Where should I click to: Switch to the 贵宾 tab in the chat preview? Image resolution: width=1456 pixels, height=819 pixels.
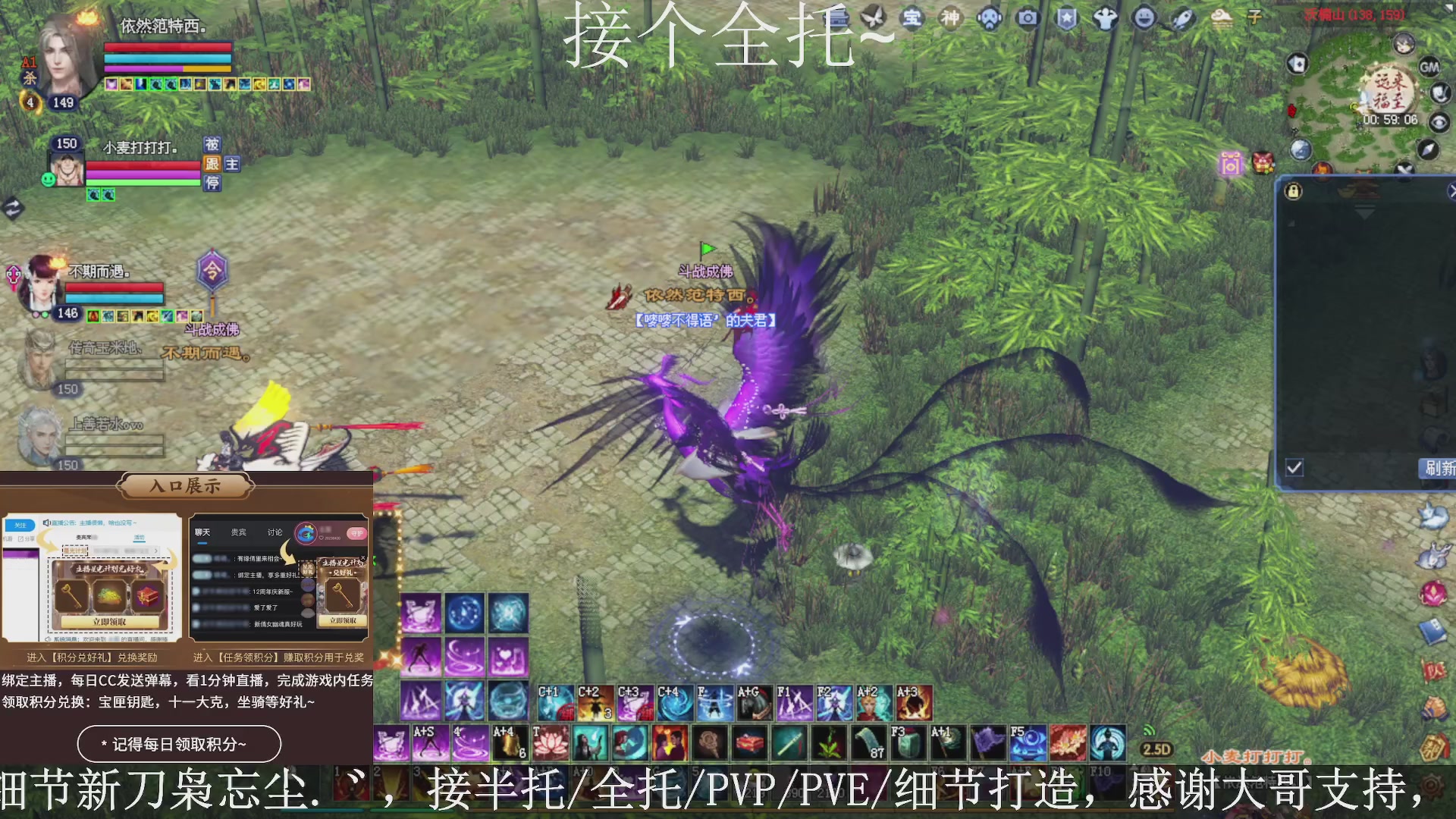(238, 532)
